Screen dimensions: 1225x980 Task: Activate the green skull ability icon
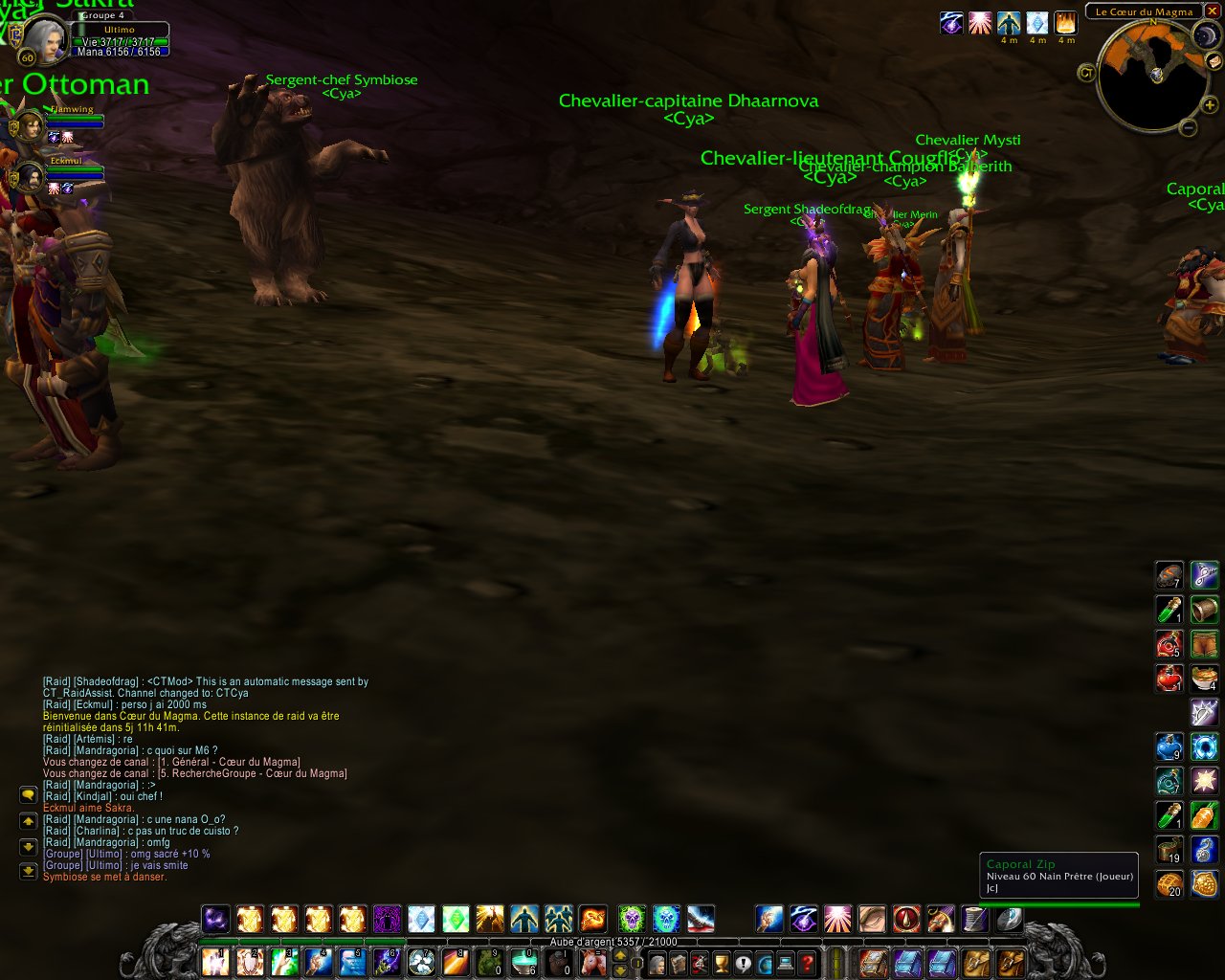[631, 920]
